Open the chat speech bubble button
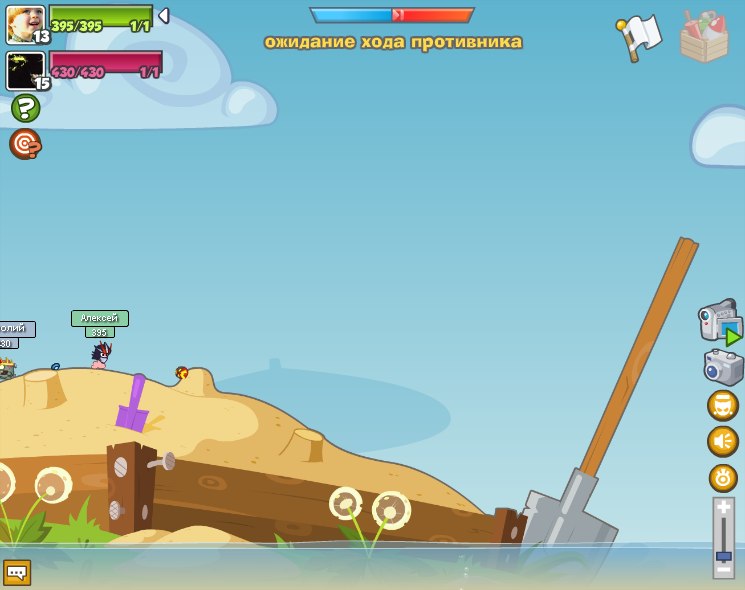 [17, 573]
